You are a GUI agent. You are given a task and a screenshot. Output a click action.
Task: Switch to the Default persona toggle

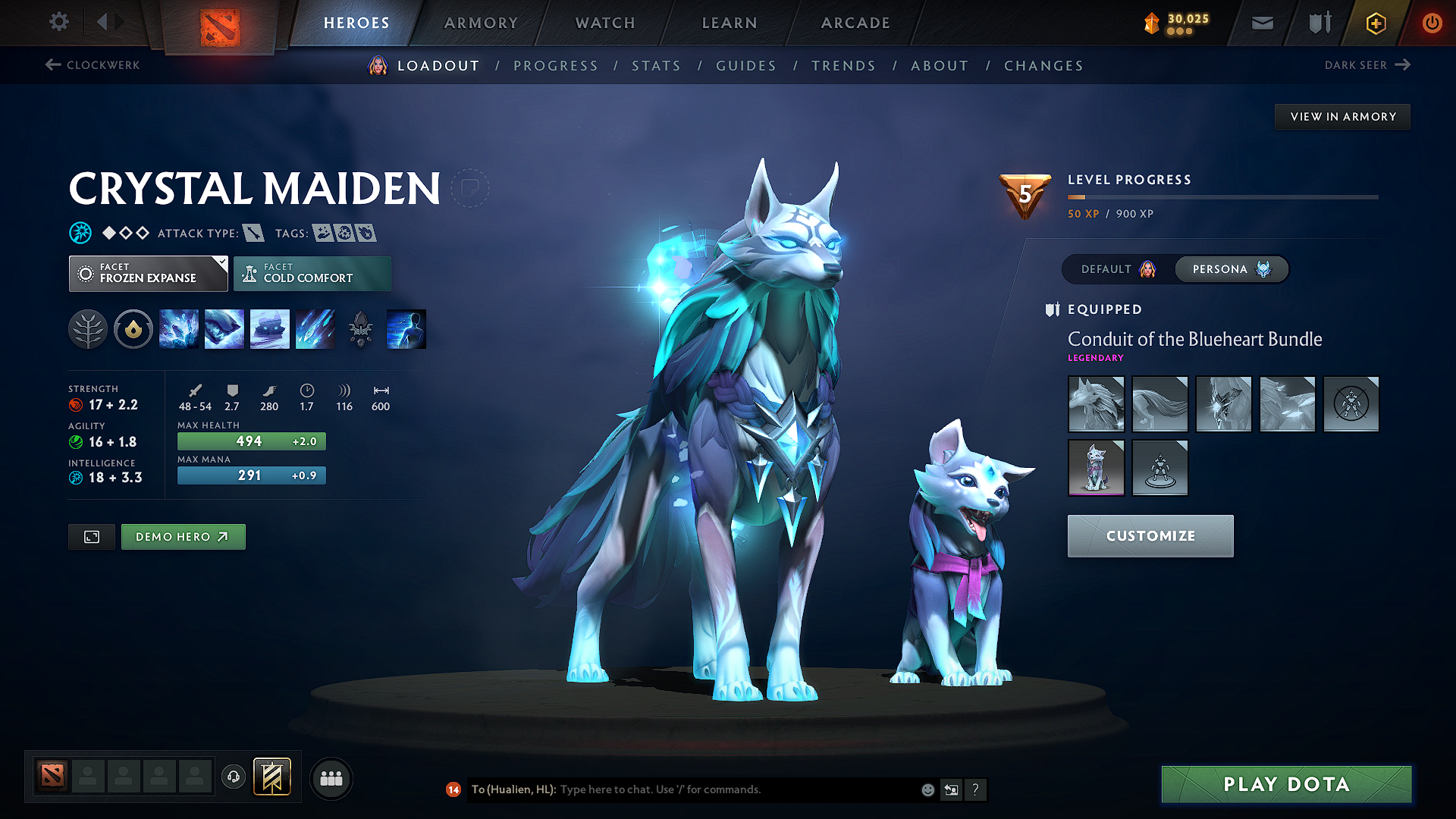(x=1118, y=269)
